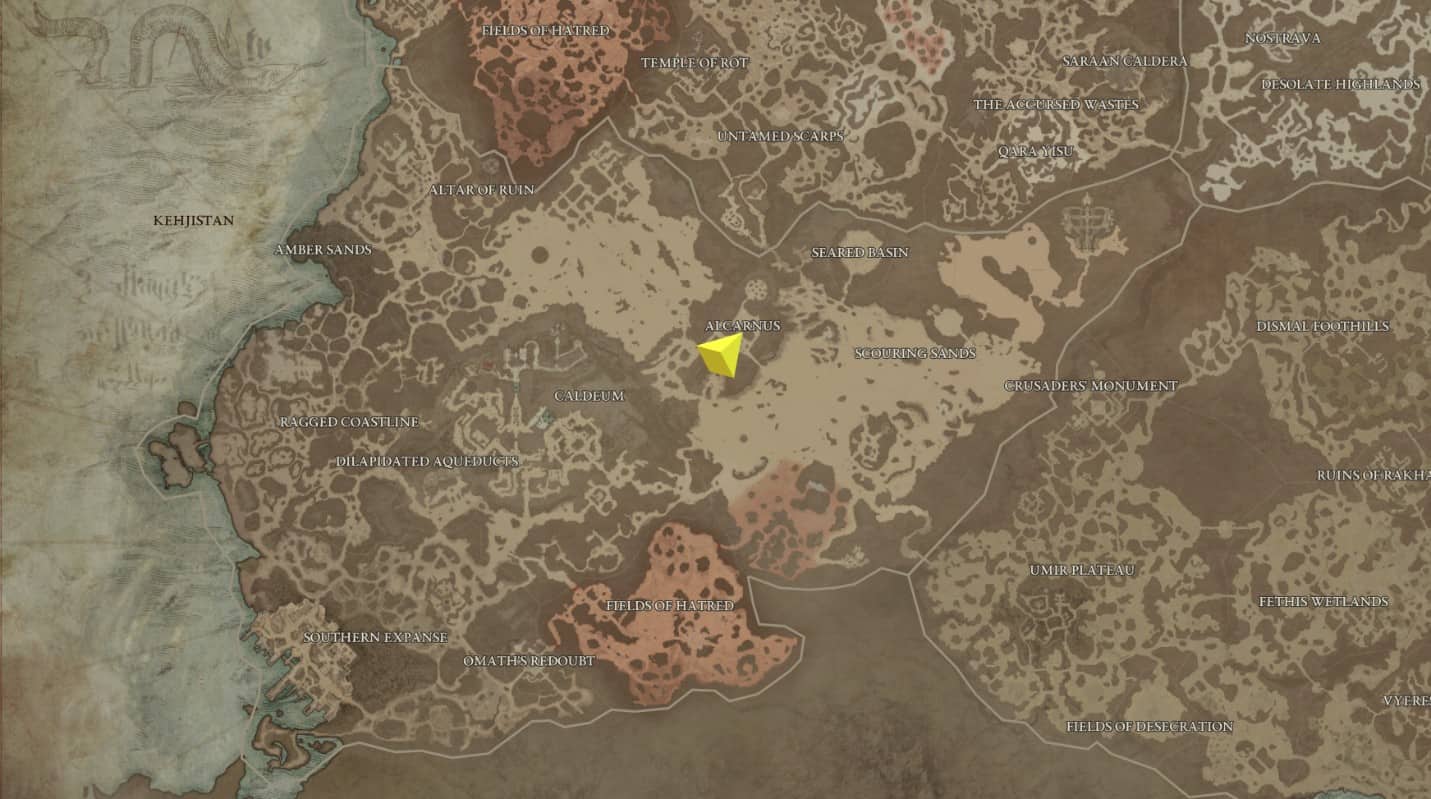Click the monument structure near Qara Yisu
This screenshot has width=1431, height=799.
tap(1085, 222)
